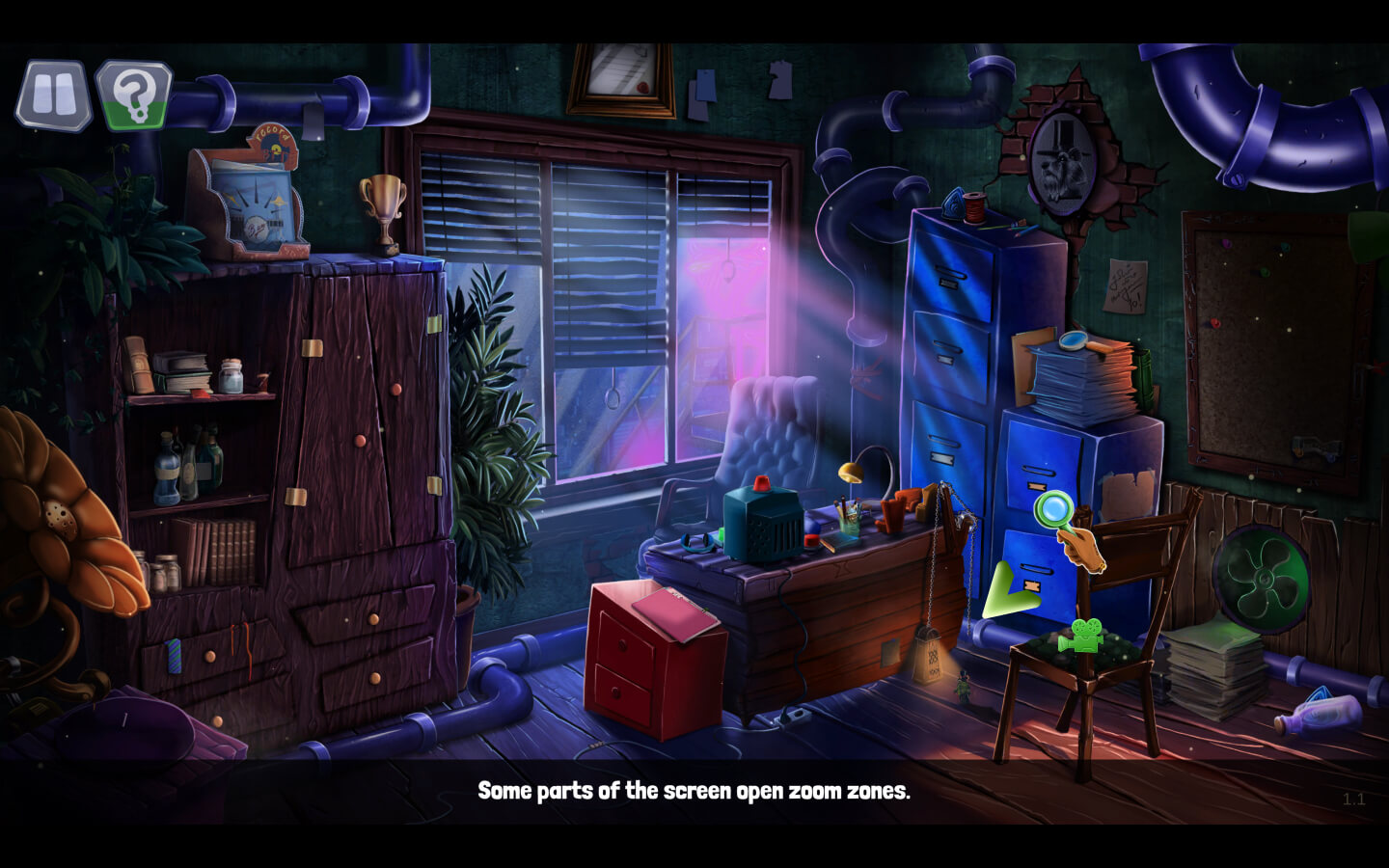Open the zoom zone at the magnifier marker
Image resolution: width=1389 pixels, height=868 pixels.
(x=1054, y=507)
